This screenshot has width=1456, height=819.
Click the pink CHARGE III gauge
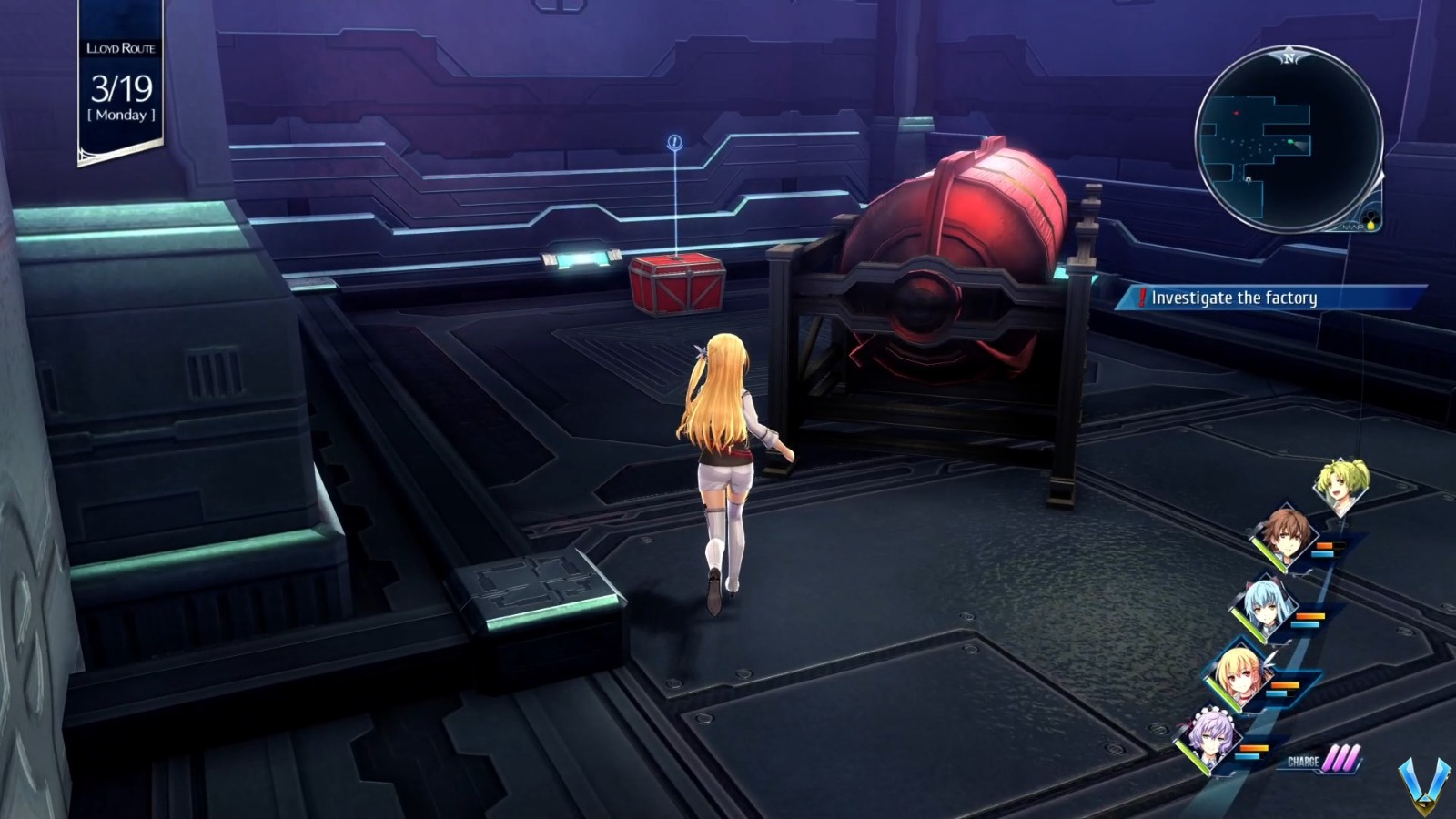click(1318, 761)
